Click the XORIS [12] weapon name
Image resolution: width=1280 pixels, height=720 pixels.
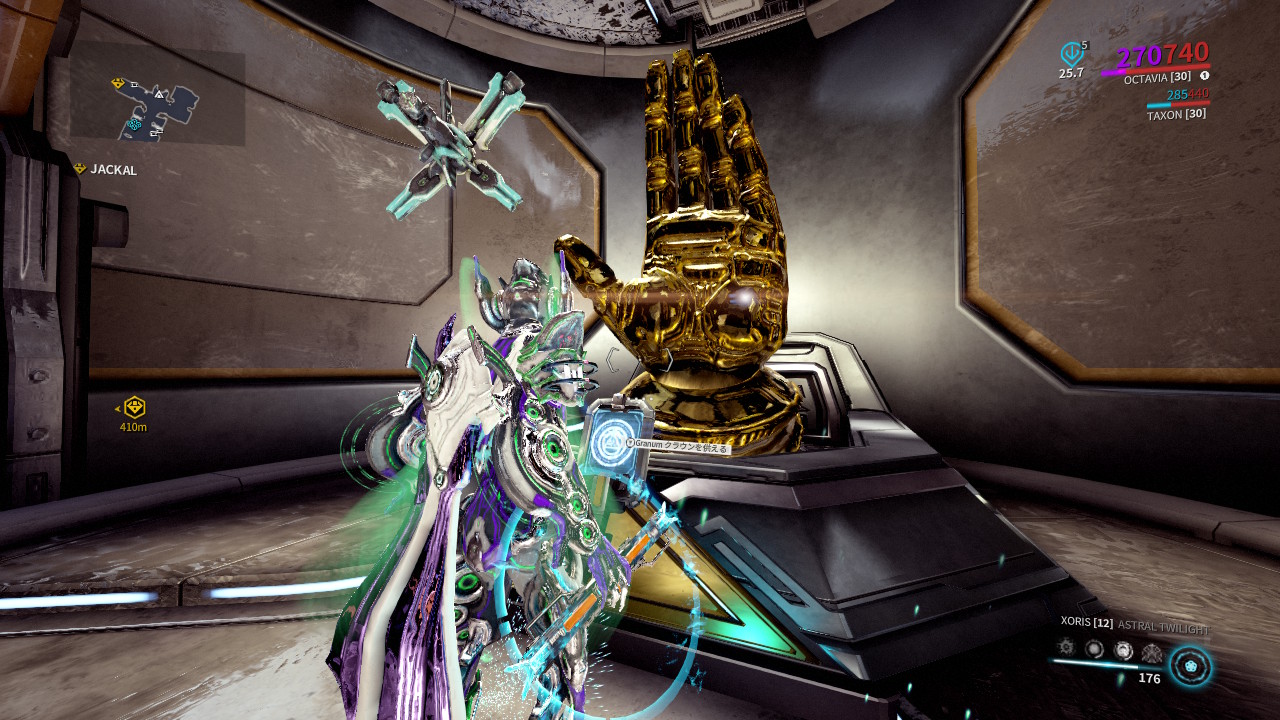click(1085, 623)
